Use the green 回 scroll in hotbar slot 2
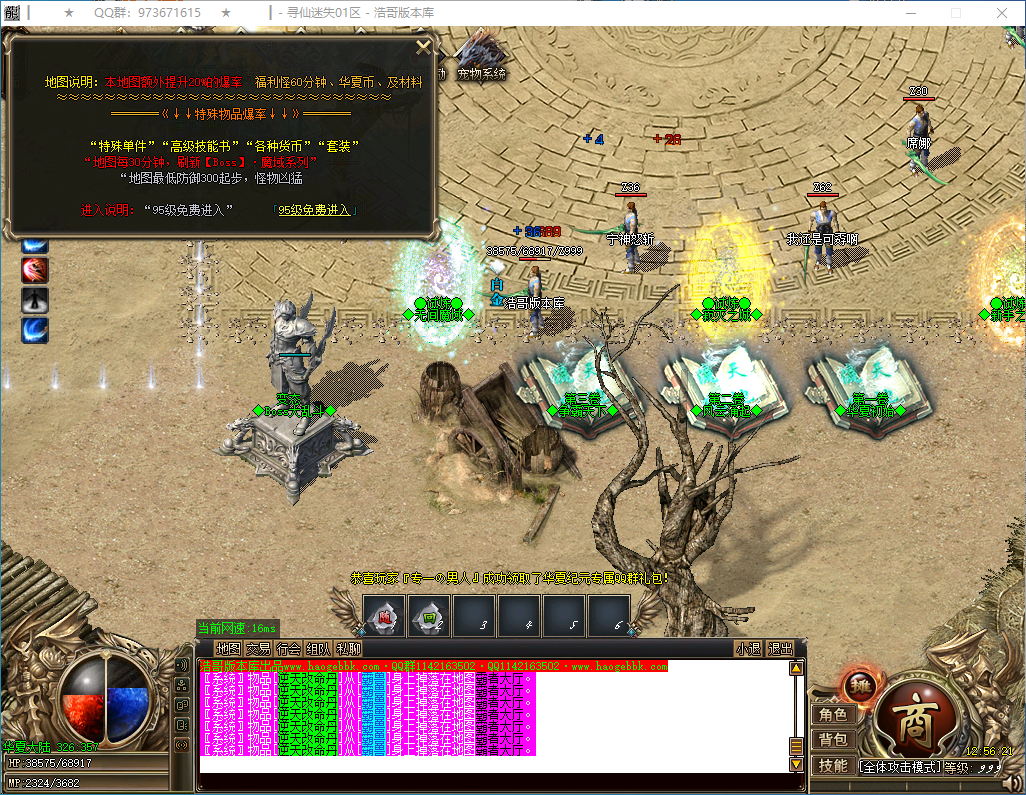 pos(429,616)
